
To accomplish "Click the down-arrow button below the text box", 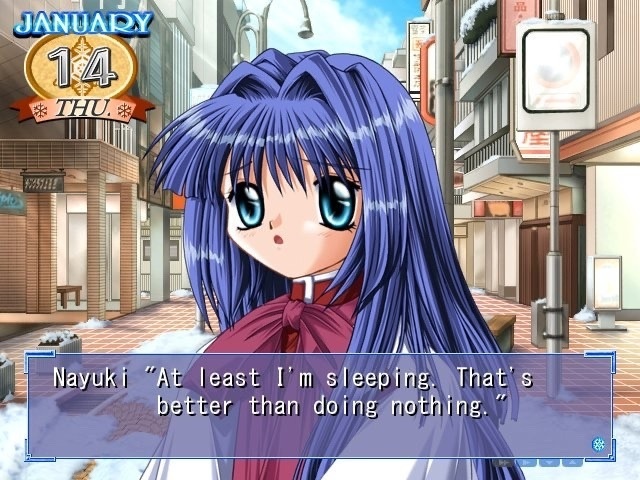I will (549, 462).
